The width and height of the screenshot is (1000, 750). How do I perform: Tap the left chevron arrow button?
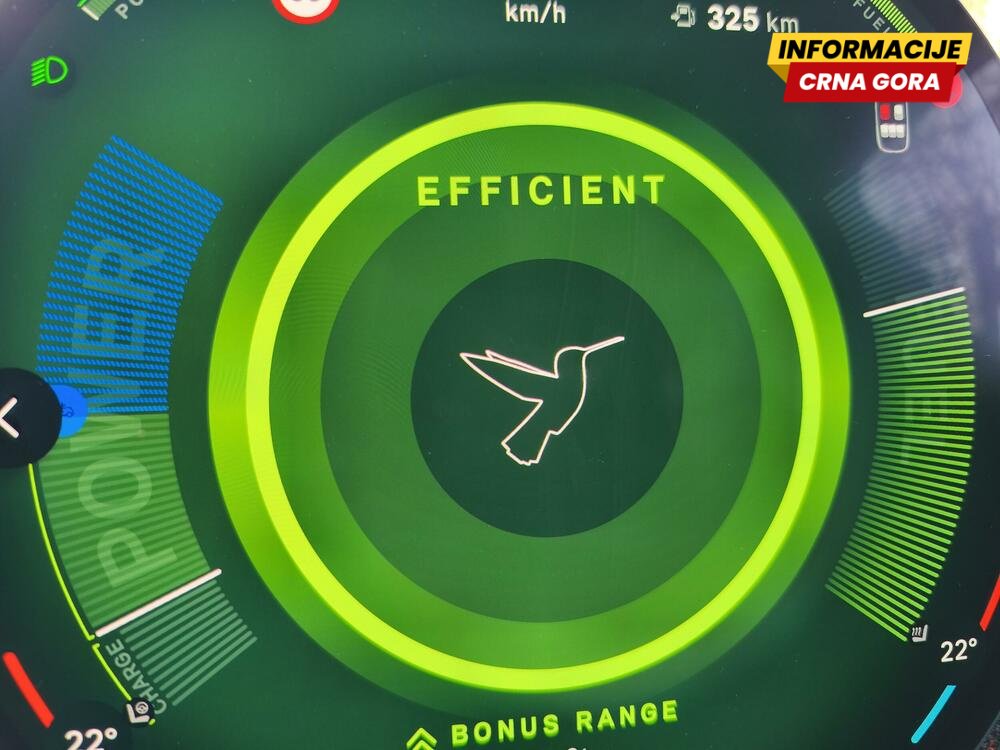click(12, 419)
